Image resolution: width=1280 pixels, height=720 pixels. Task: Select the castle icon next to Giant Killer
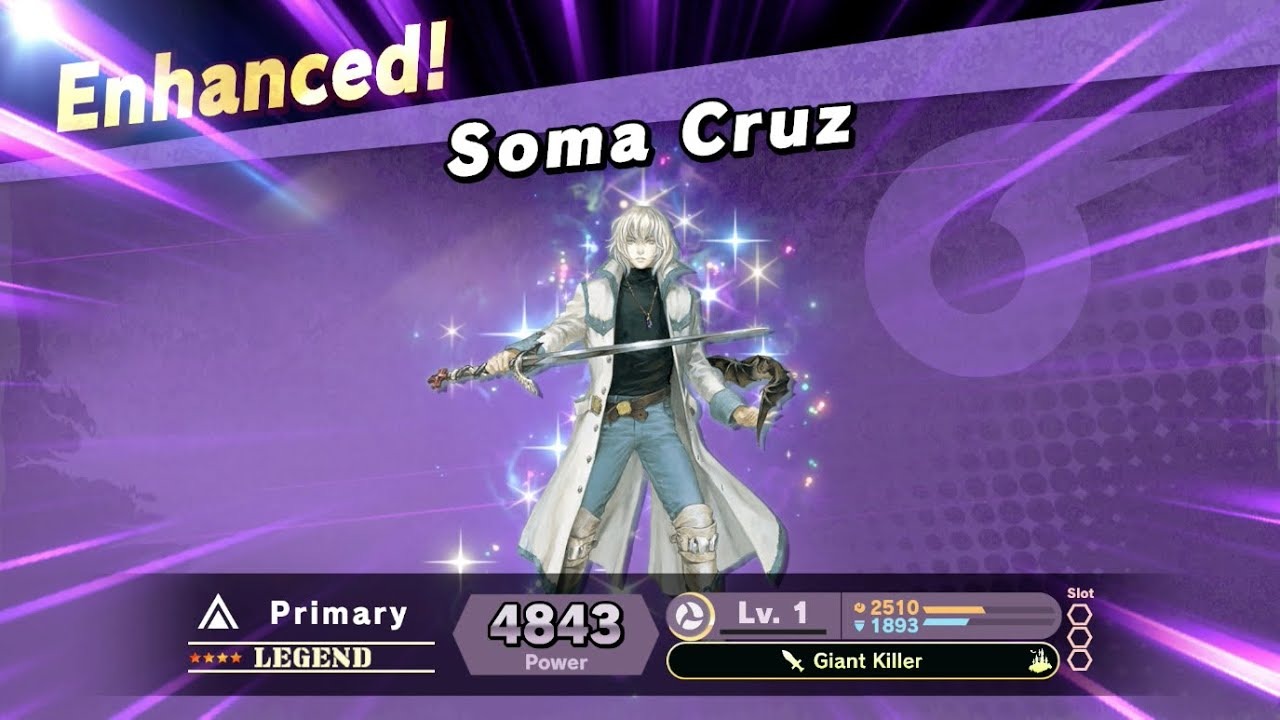[x=1038, y=661]
